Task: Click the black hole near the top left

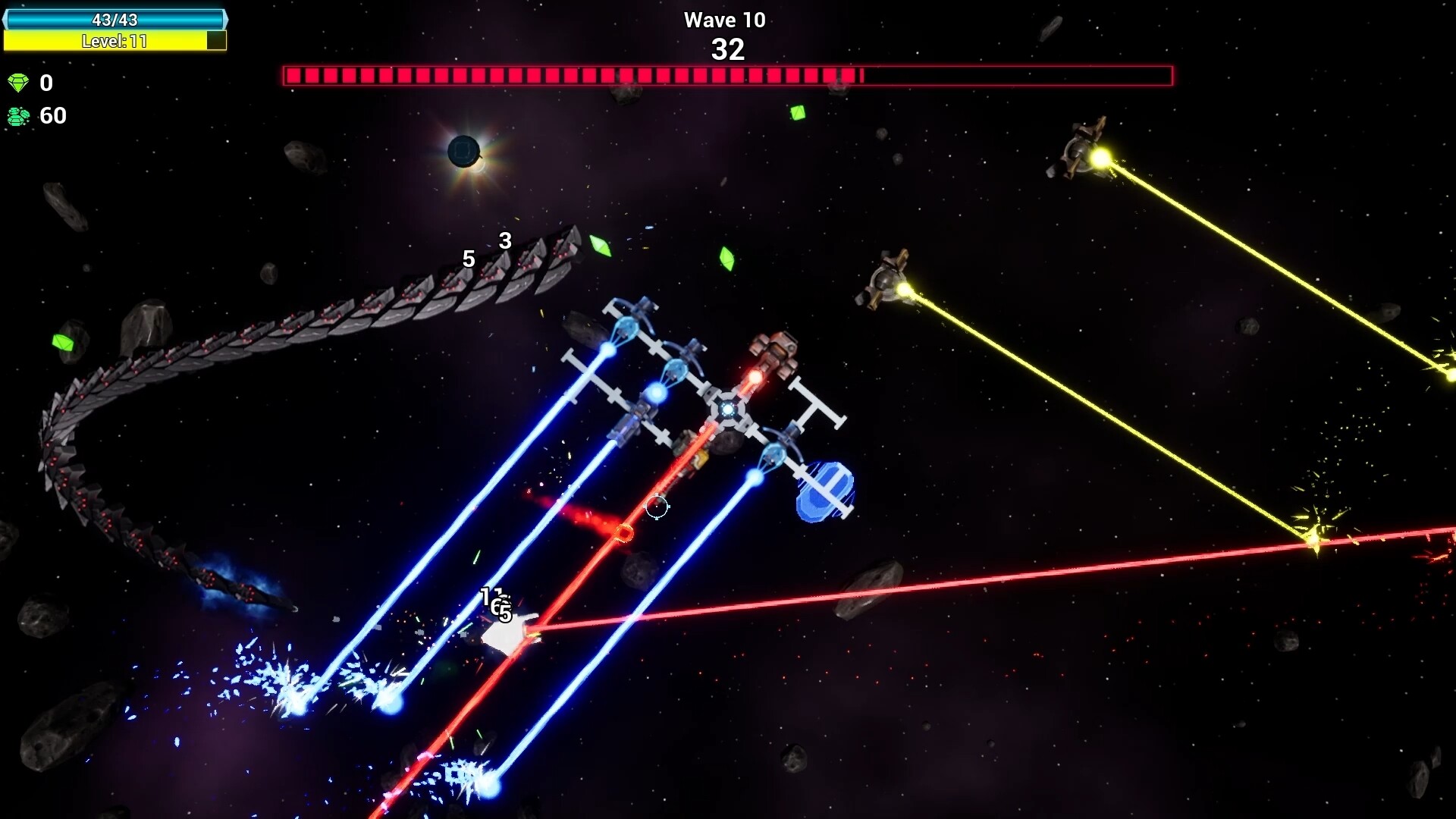Action: pyautogui.click(x=464, y=152)
